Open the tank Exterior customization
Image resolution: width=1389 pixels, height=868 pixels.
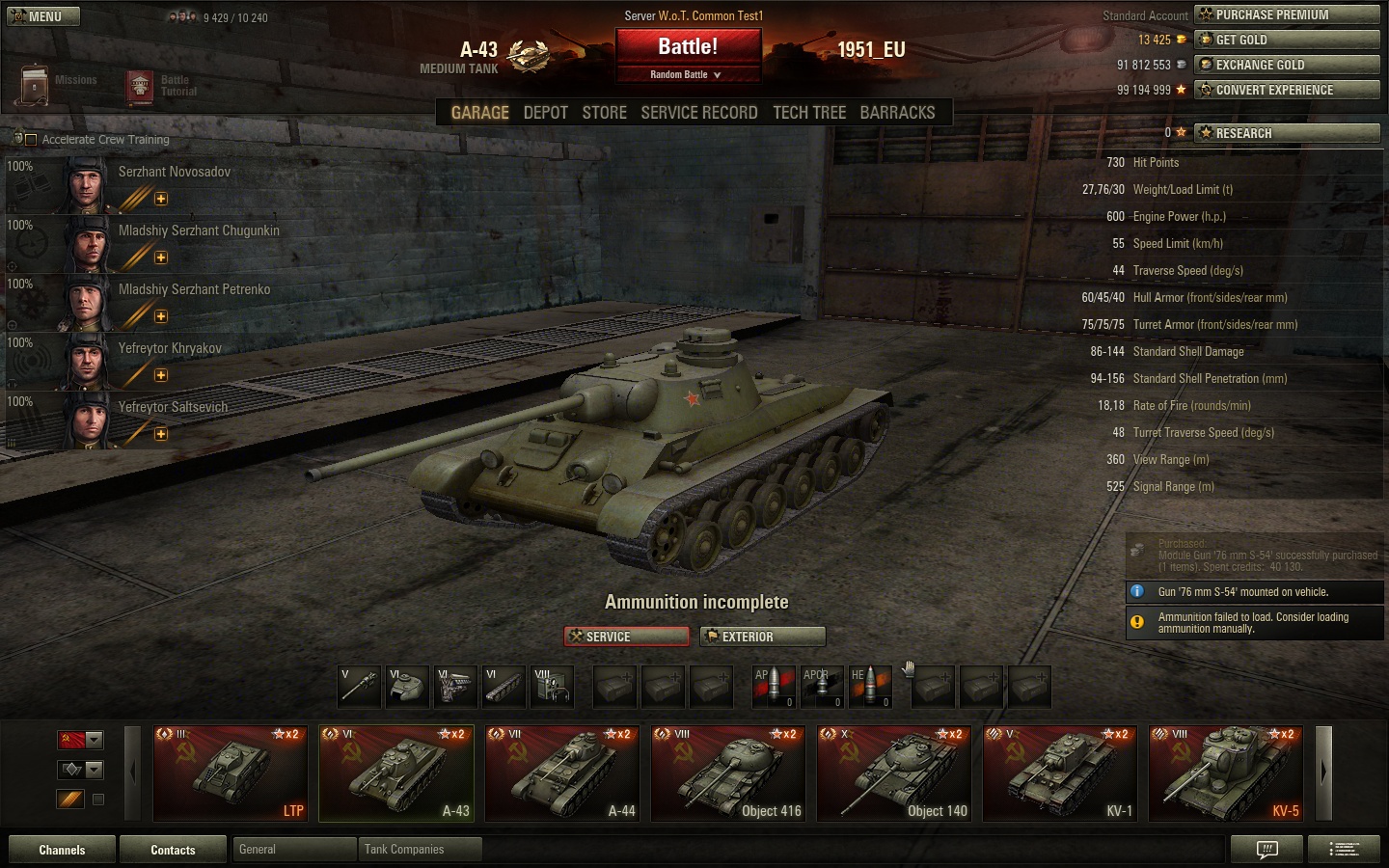click(x=763, y=637)
